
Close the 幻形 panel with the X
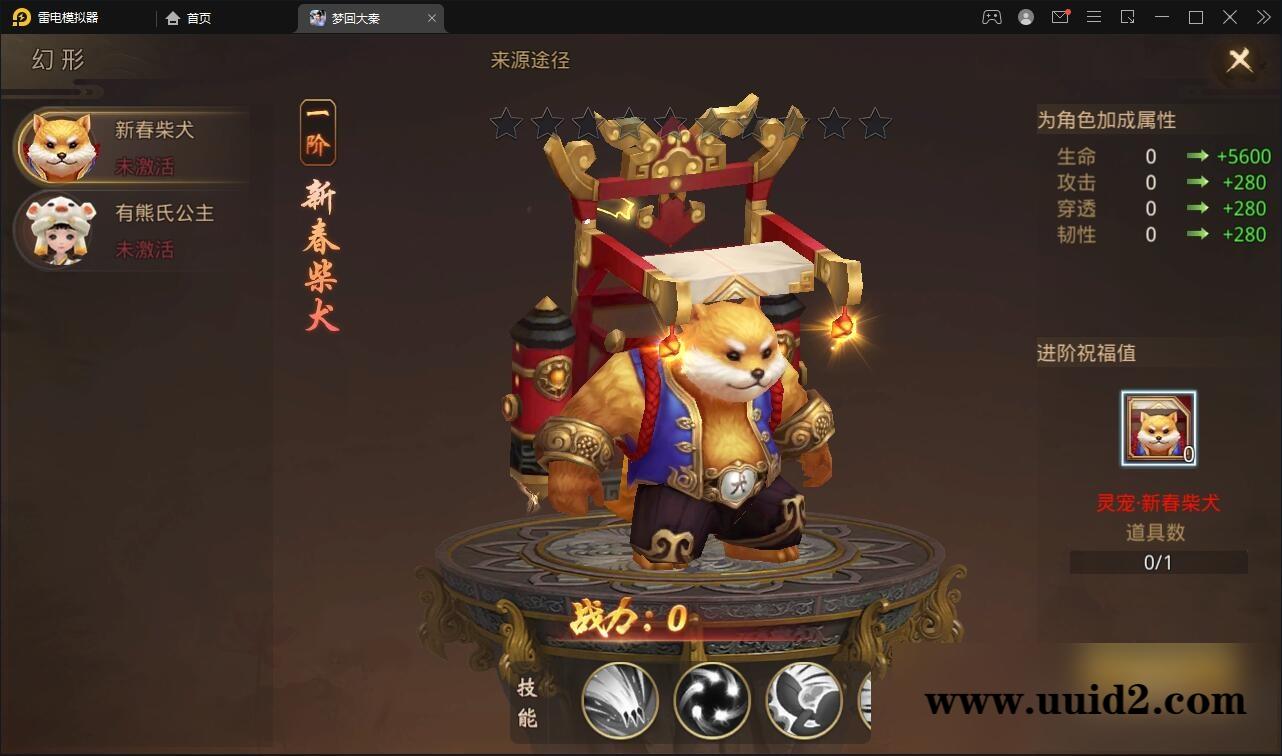1239,60
